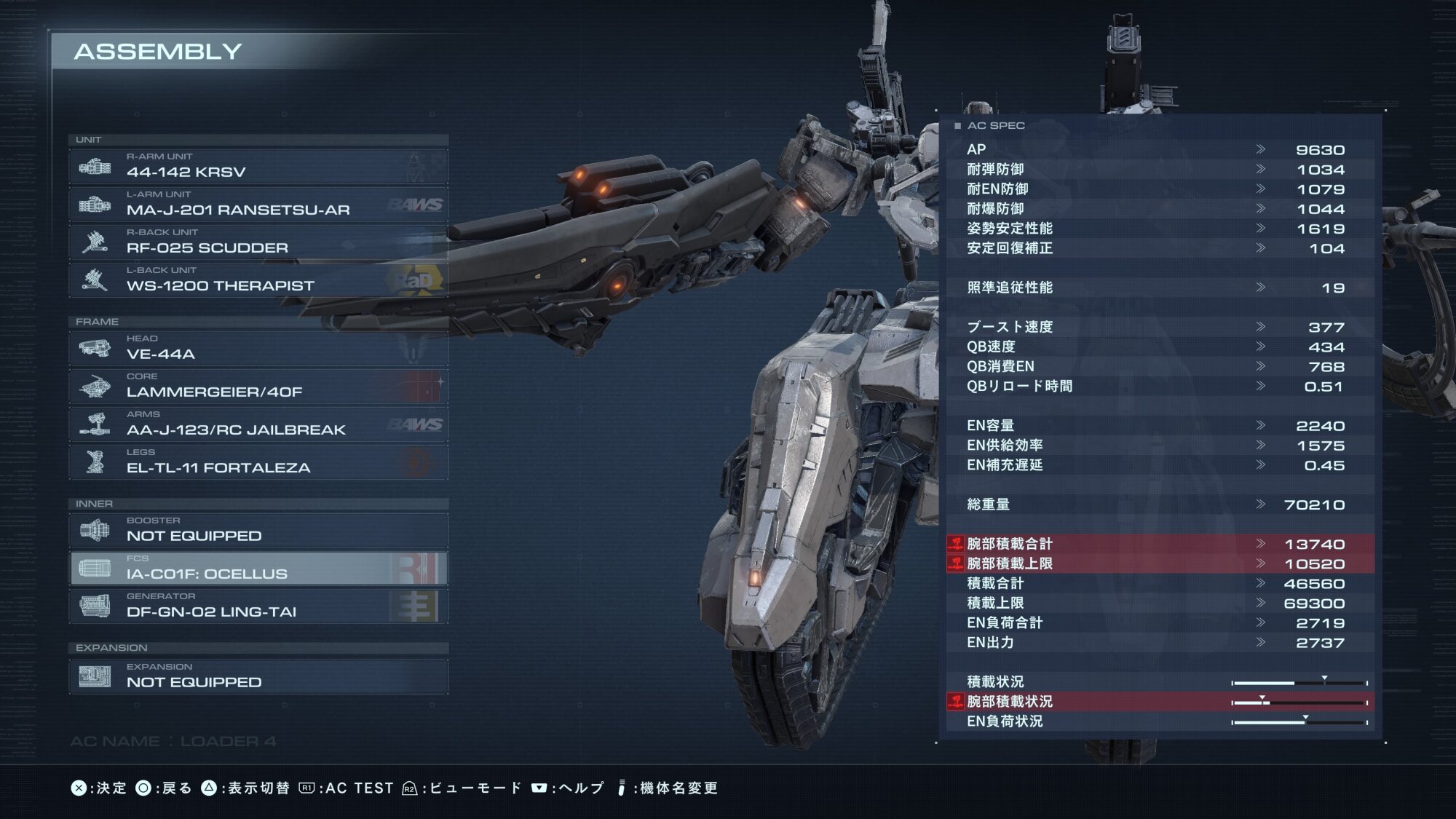Open the HEAD VE-44A part slot
Viewport: 1456px width, 819px height.
(x=258, y=349)
